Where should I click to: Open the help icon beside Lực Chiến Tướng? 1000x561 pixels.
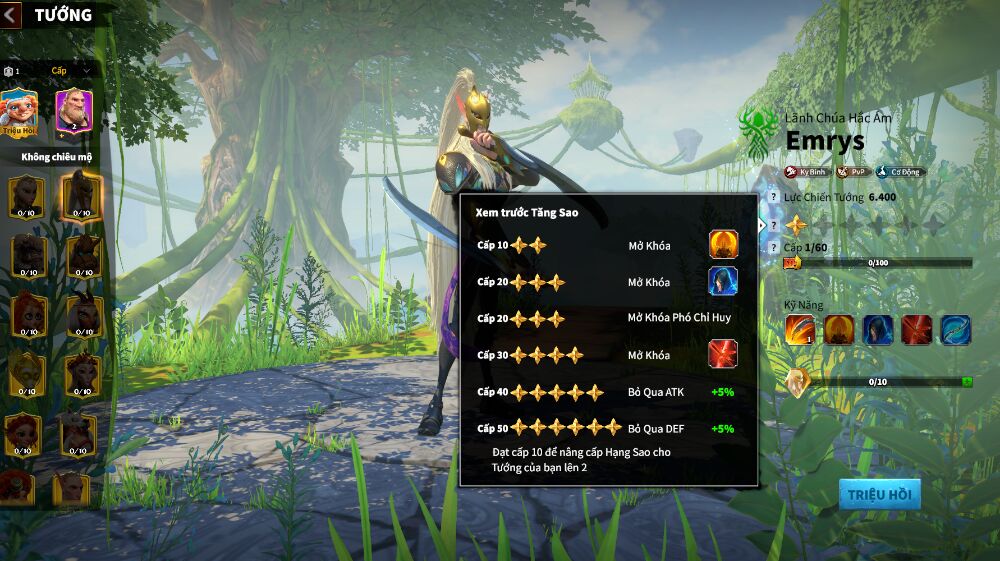[772, 198]
